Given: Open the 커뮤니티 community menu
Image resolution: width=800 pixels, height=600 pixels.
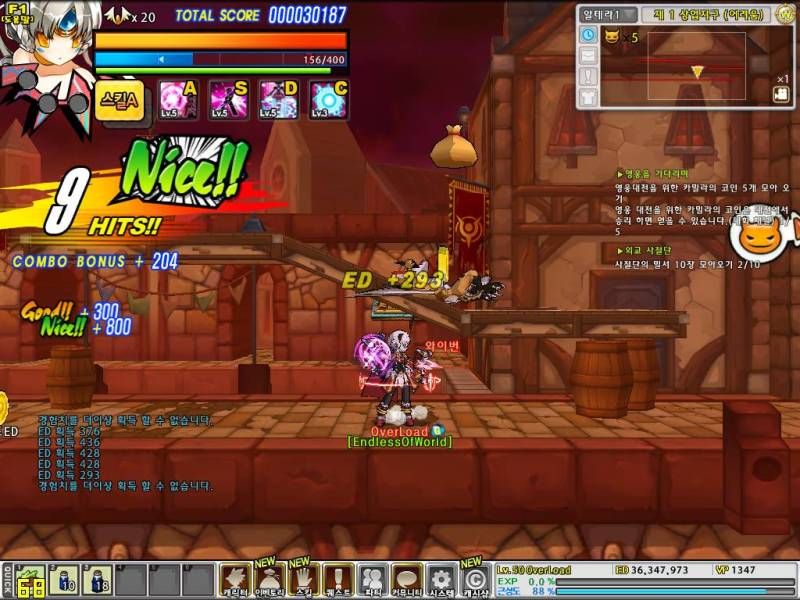Looking at the screenshot, I should (x=406, y=579).
